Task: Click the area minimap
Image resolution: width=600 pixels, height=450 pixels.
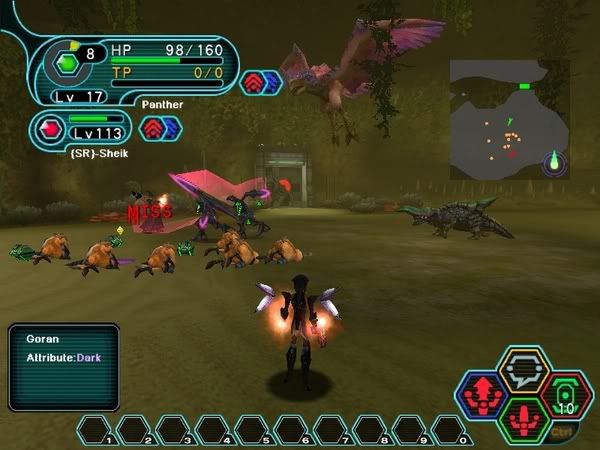Action: coord(508,120)
